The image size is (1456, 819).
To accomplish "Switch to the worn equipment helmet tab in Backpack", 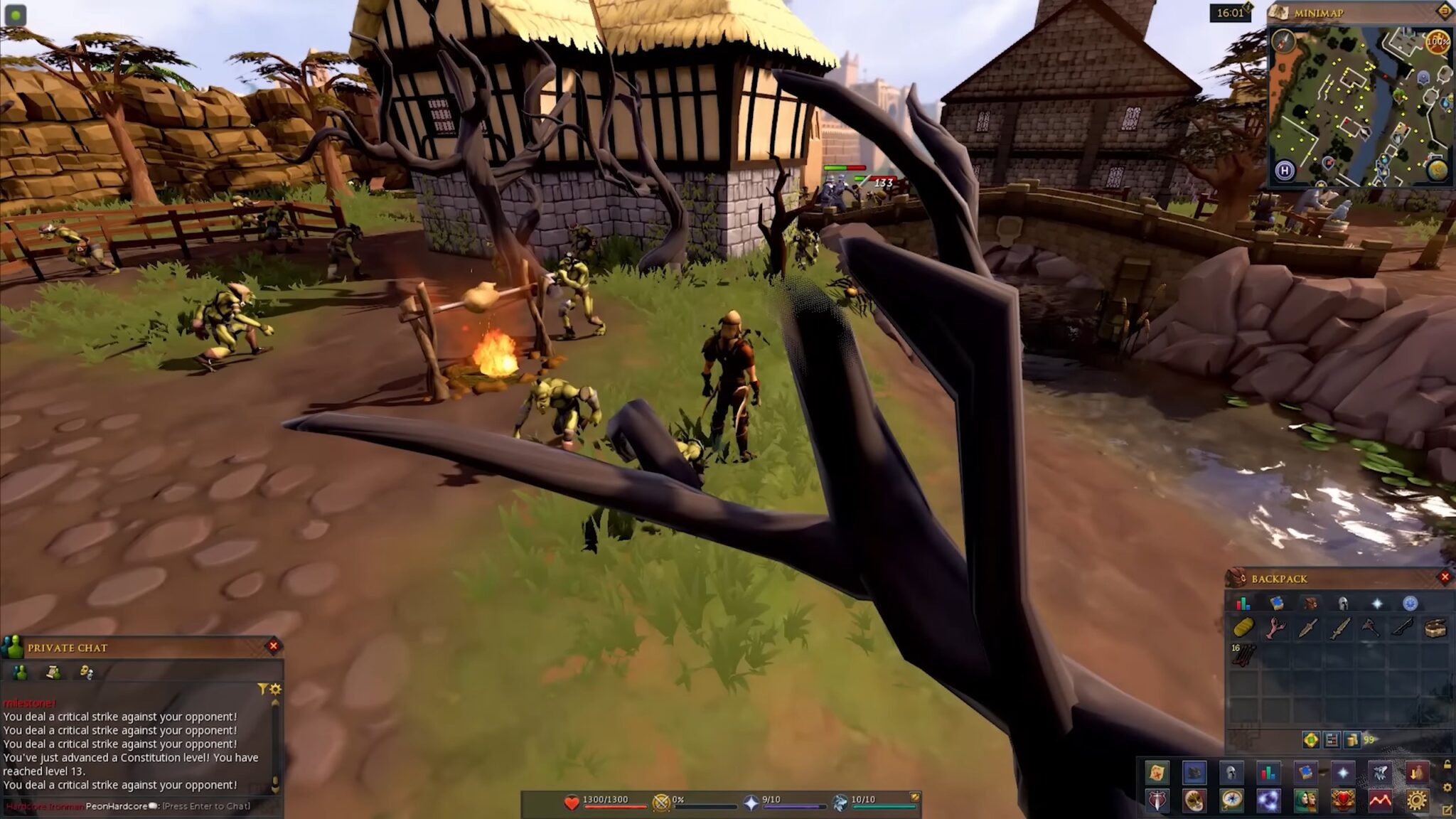I will click(x=1343, y=603).
